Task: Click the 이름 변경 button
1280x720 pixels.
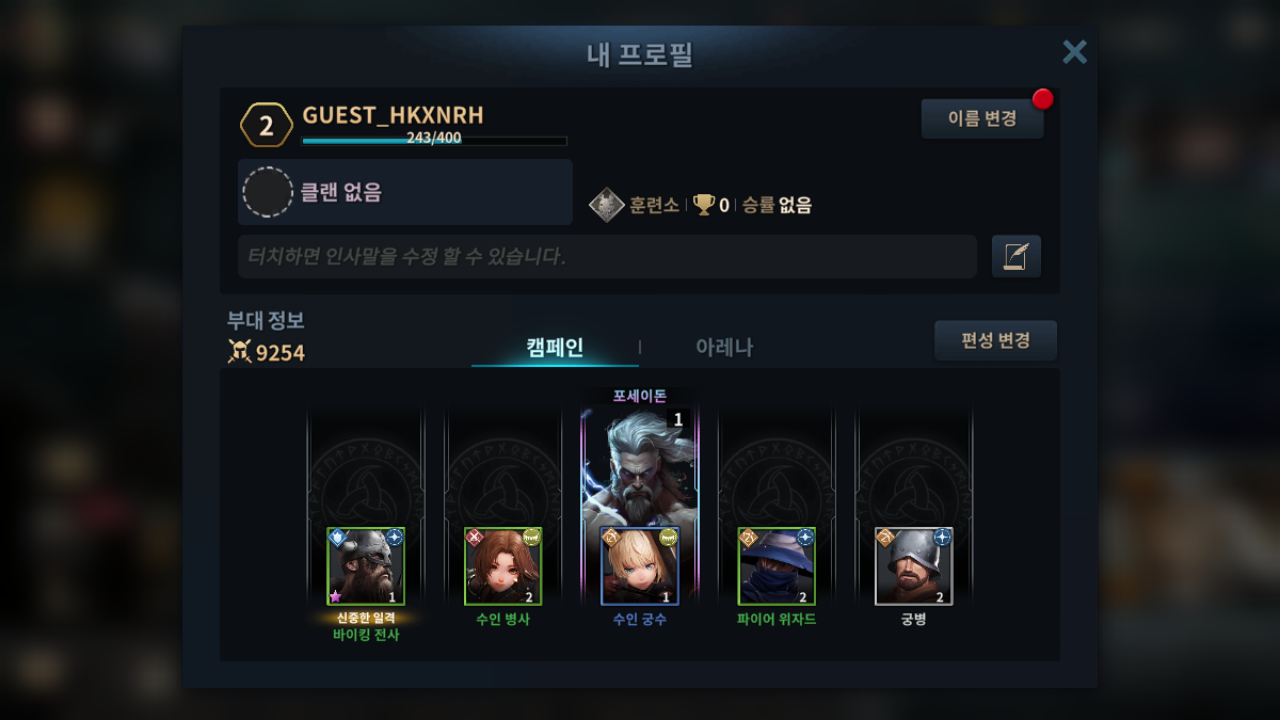Action: (982, 119)
